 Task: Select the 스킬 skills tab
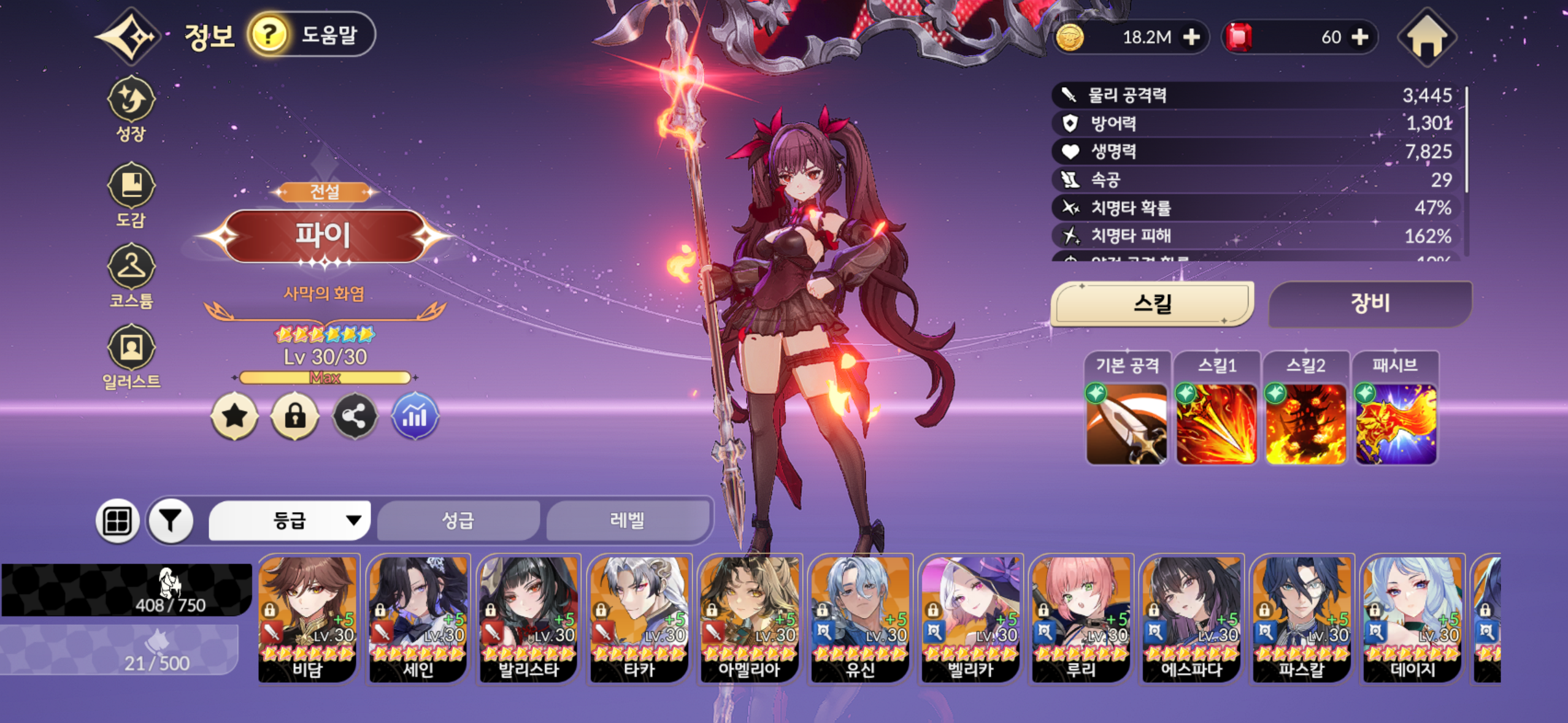pyautogui.click(x=1152, y=303)
